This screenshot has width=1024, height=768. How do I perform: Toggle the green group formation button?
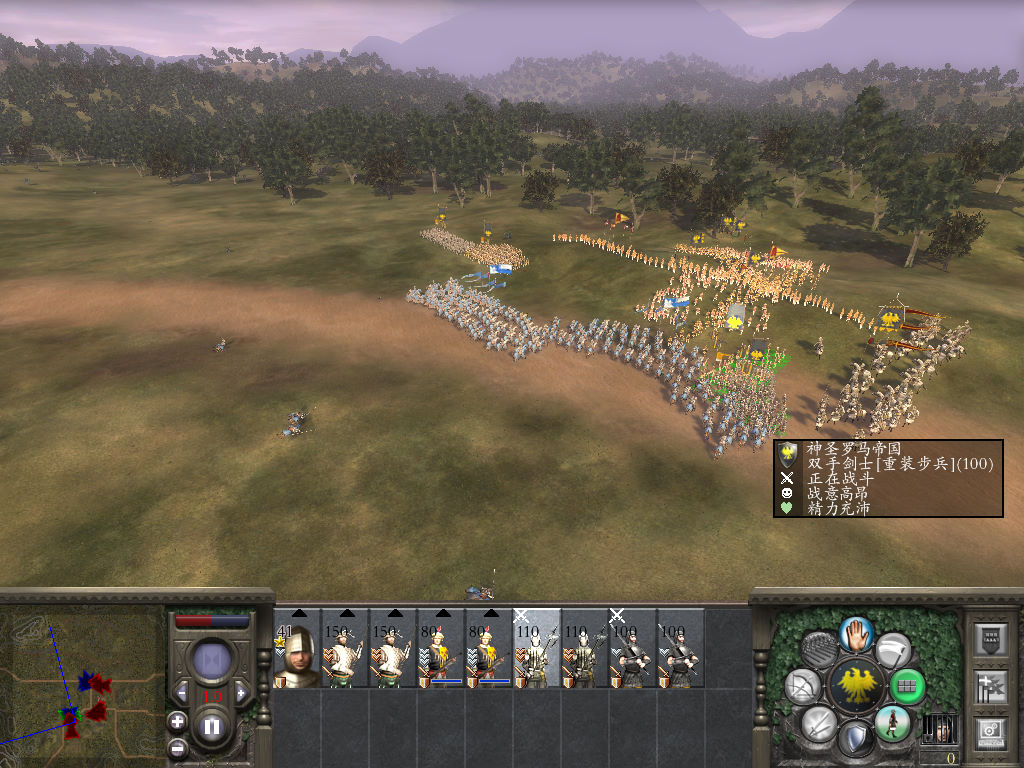coord(907,686)
